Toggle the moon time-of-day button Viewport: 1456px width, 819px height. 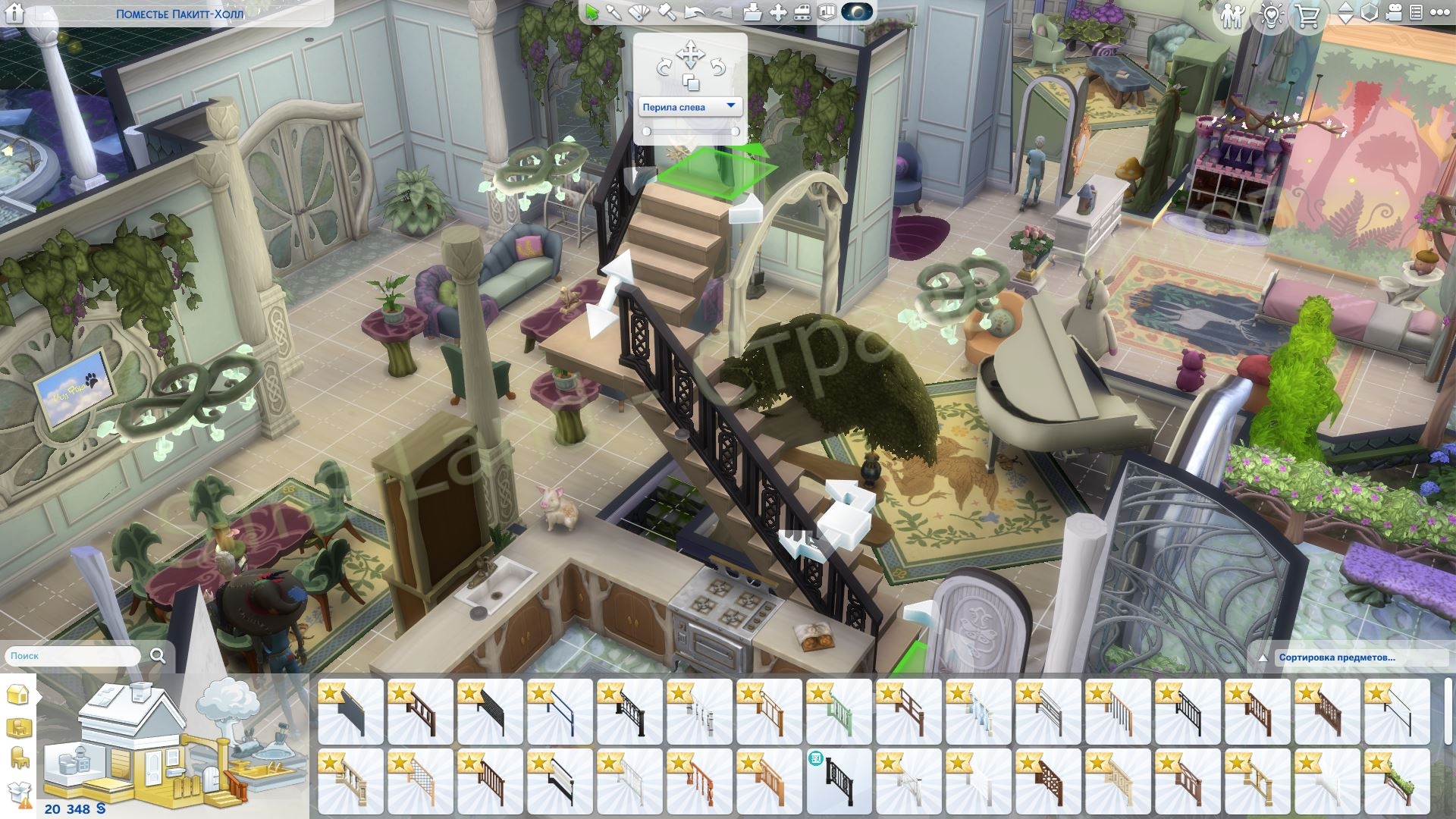click(x=857, y=12)
